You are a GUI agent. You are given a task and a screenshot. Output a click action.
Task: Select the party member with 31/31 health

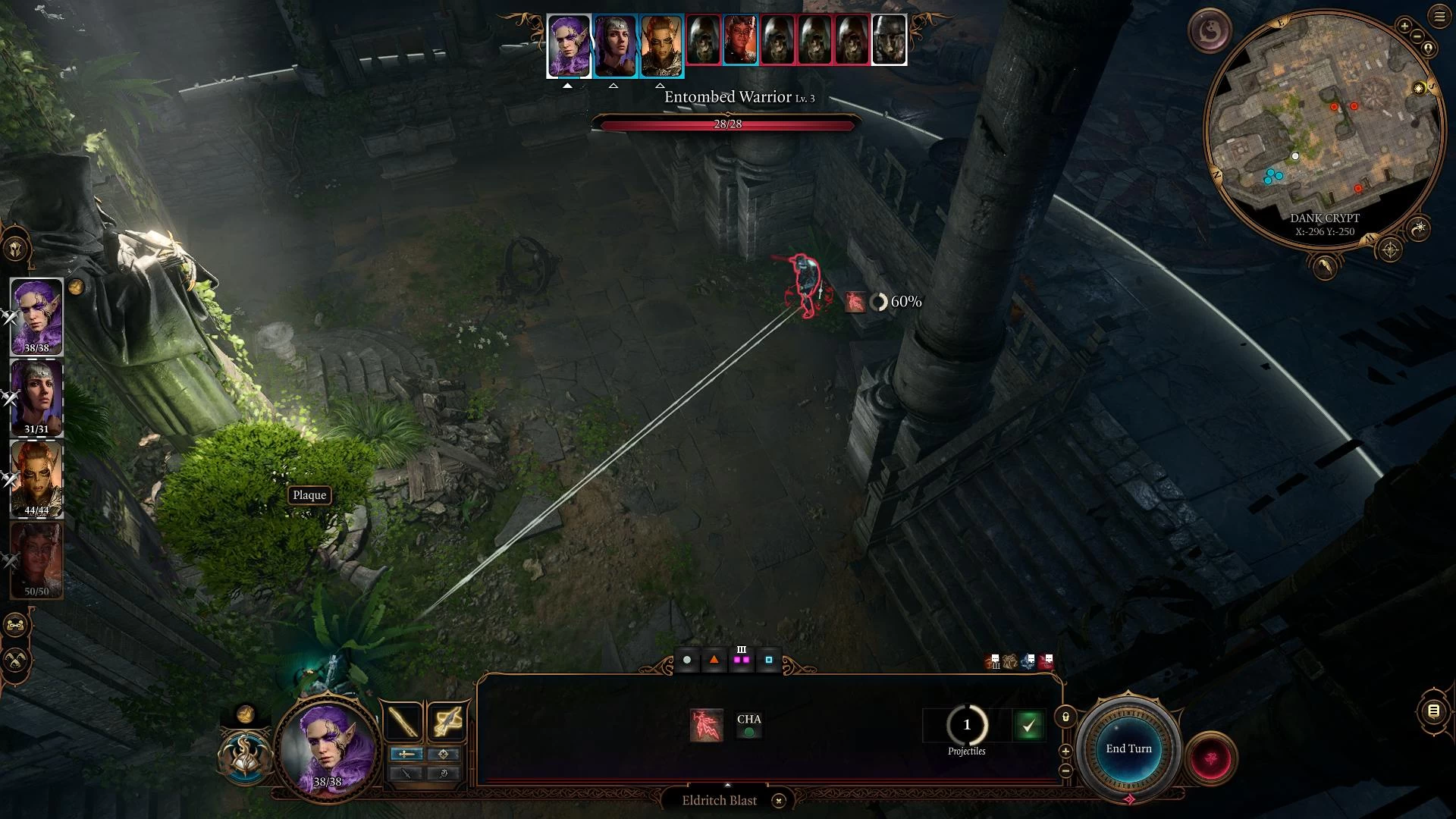click(x=36, y=398)
